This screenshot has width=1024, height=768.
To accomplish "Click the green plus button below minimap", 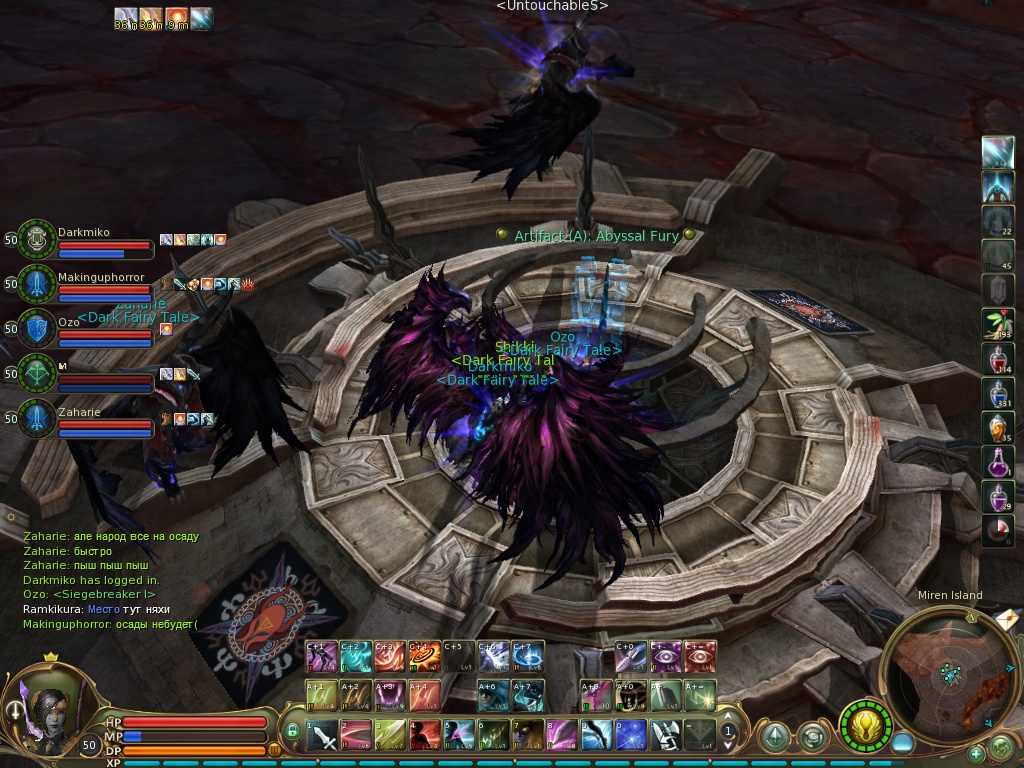I will (x=976, y=753).
